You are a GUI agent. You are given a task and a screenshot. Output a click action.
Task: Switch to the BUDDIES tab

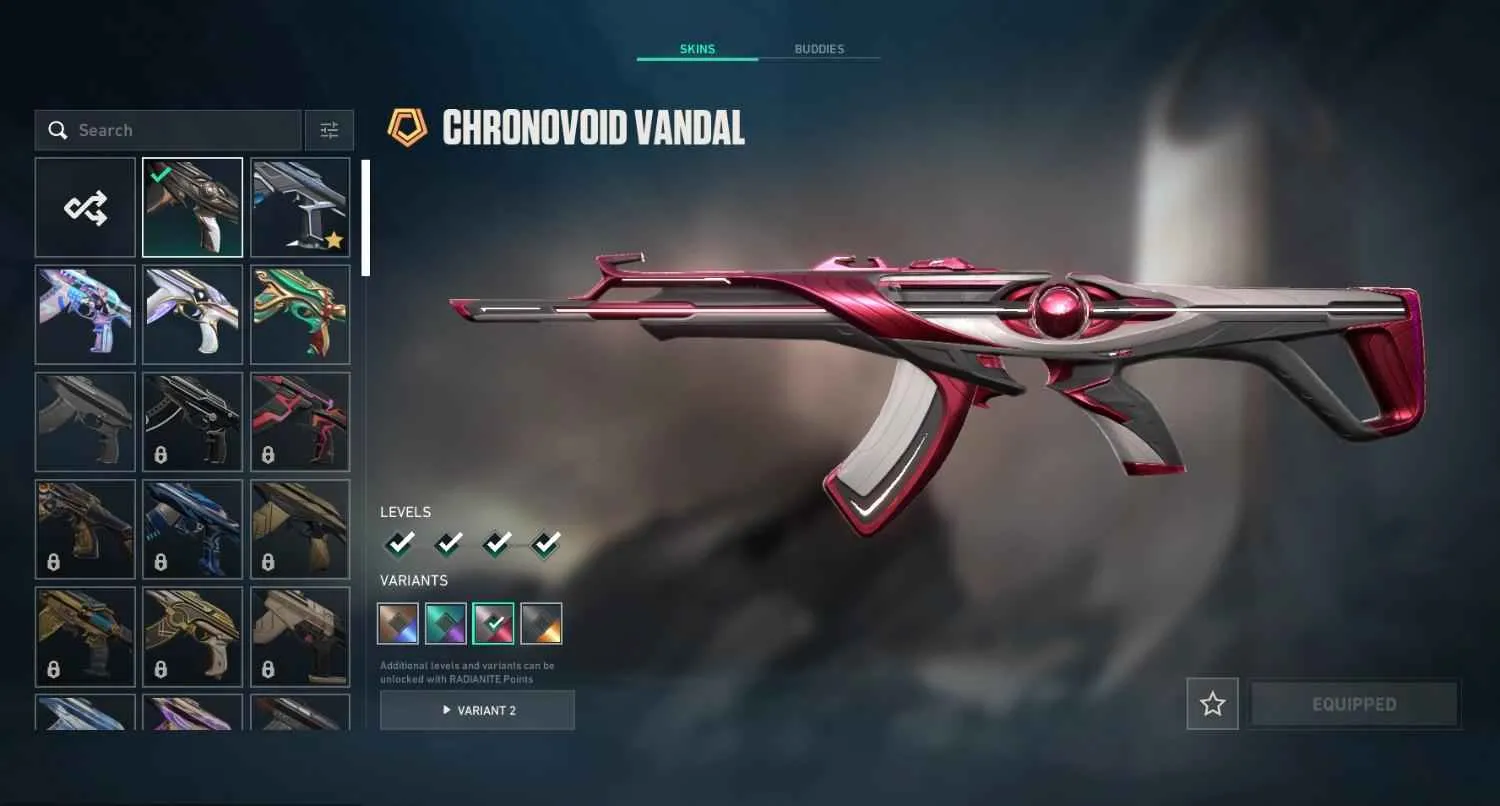click(x=821, y=48)
